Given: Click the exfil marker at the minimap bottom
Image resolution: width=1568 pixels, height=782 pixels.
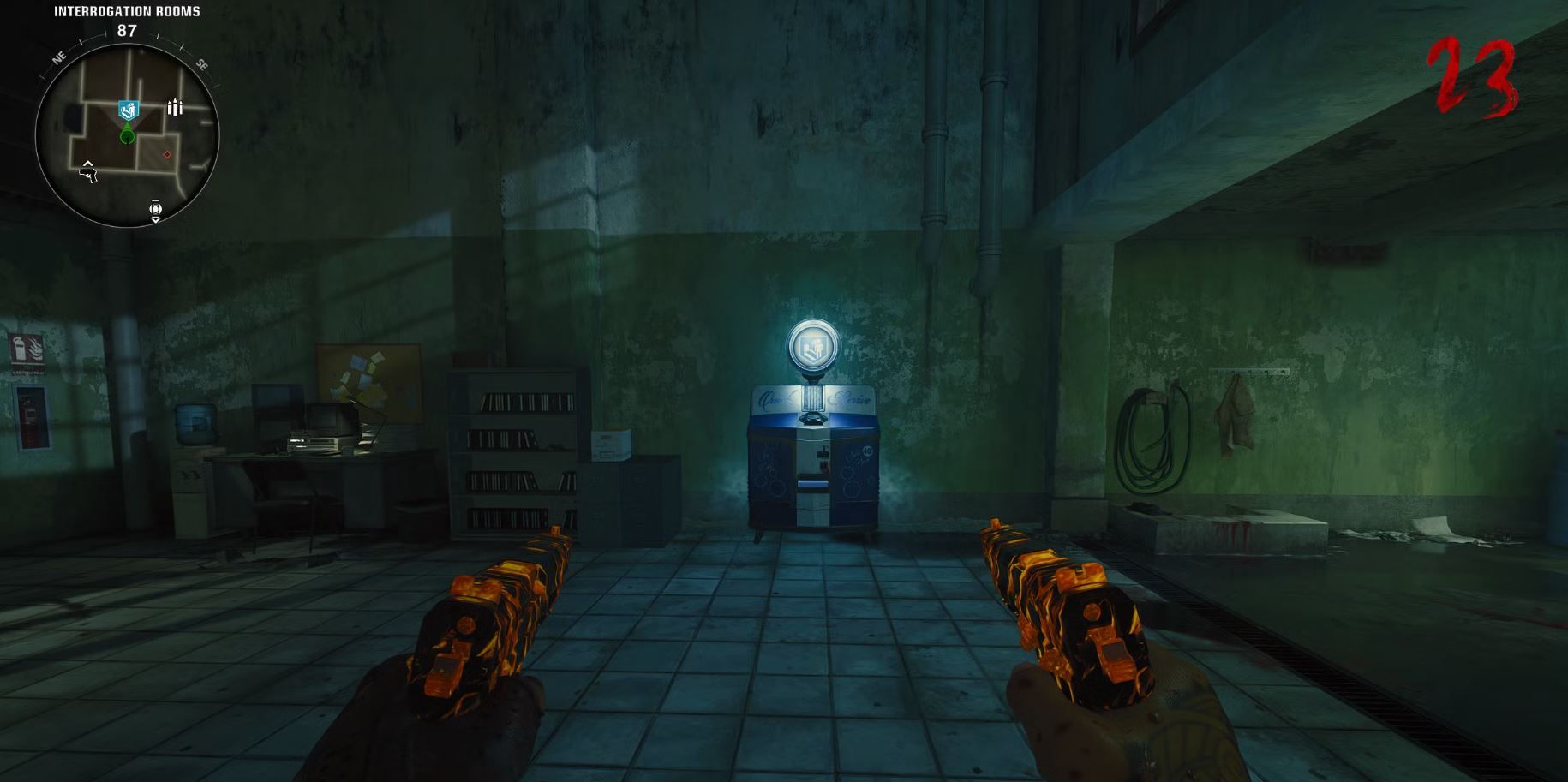Looking at the screenshot, I should (x=155, y=209).
